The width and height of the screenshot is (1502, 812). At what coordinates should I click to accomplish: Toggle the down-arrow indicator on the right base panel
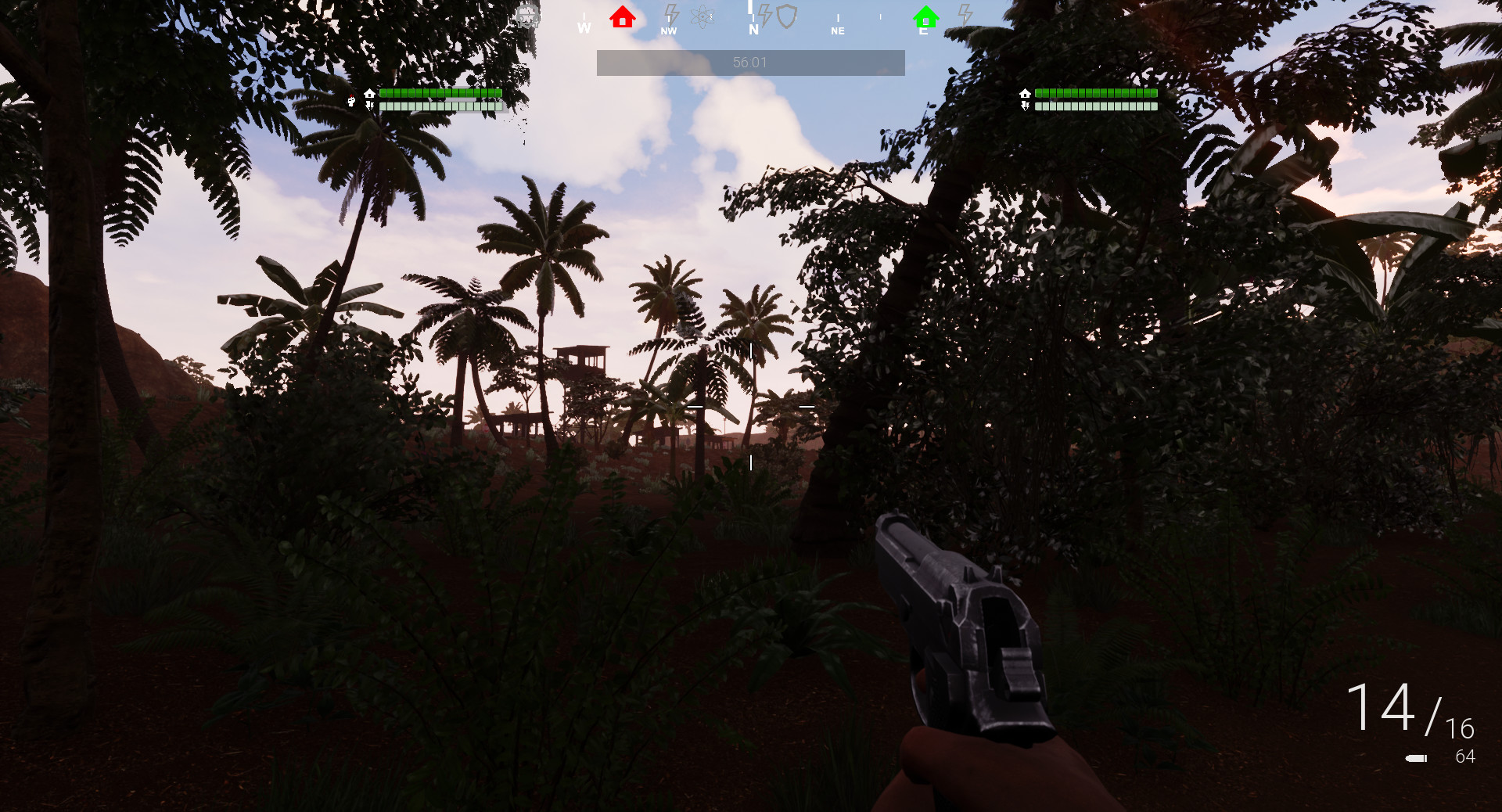point(1025,105)
